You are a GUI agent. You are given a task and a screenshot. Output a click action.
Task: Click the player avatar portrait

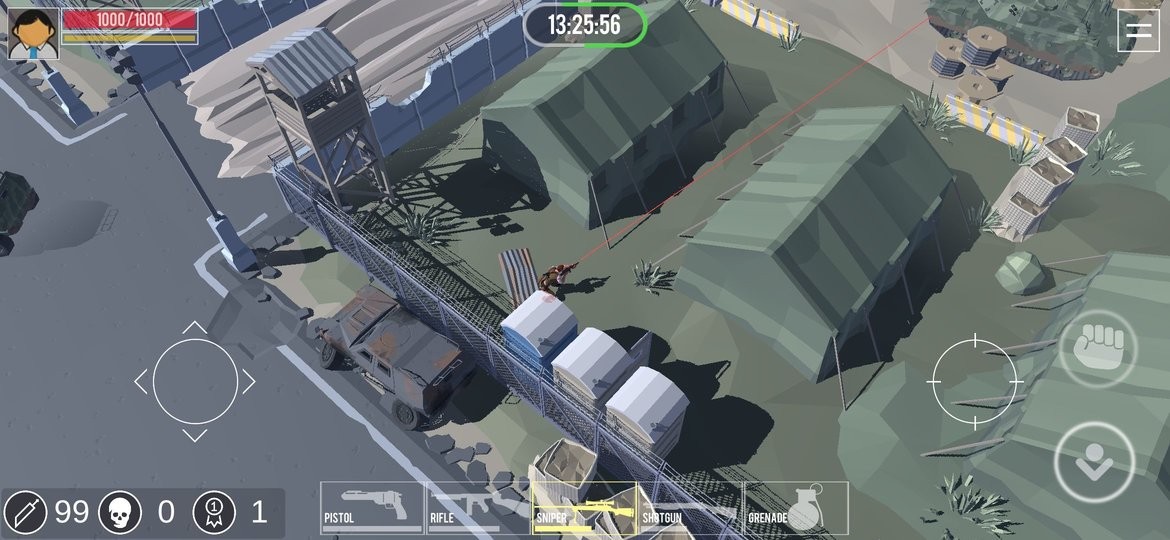pyautogui.click(x=34, y=33)
